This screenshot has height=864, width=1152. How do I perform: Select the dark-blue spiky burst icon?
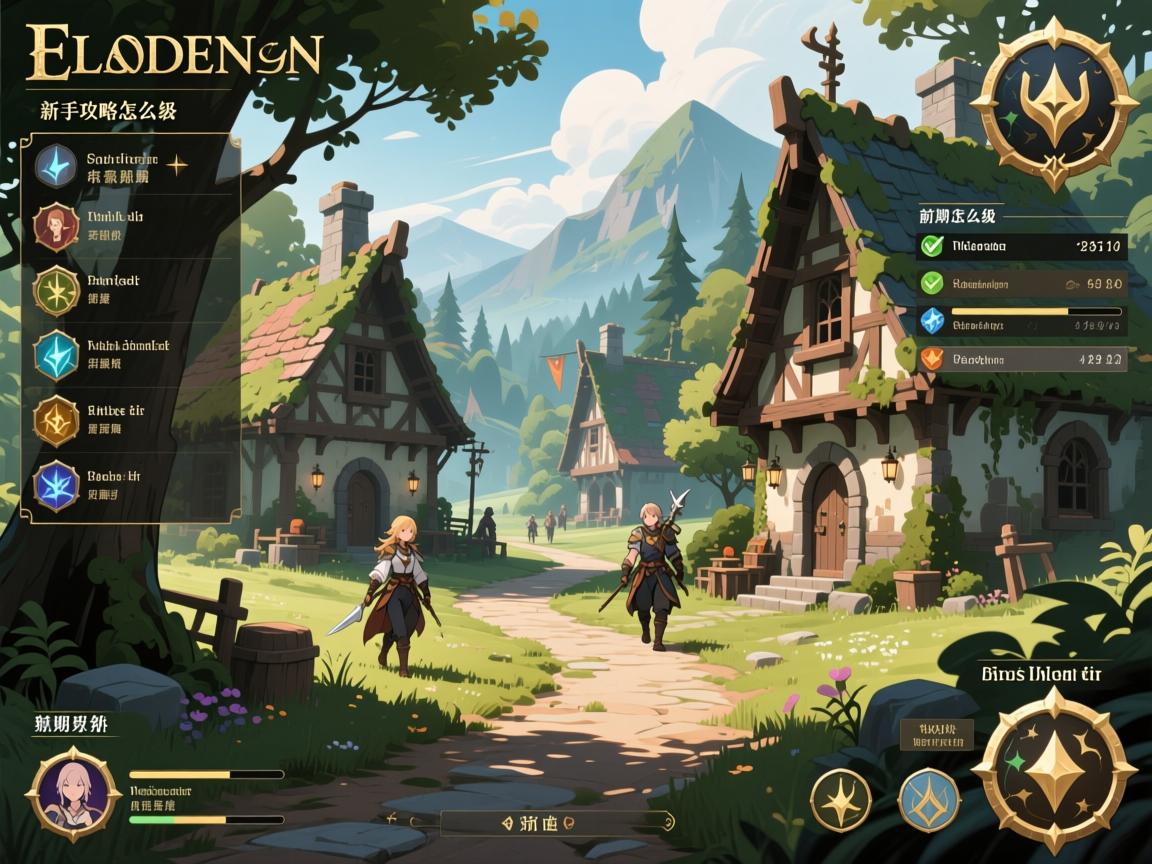[56, 483]
